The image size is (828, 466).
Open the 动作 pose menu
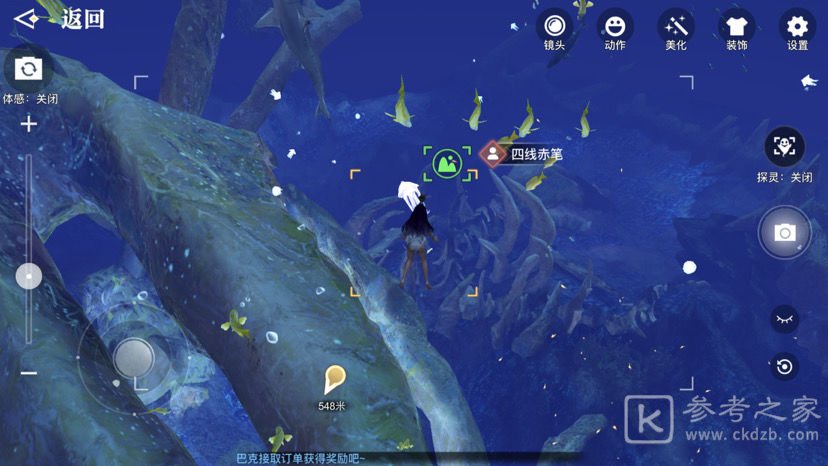tap(615, 26)
